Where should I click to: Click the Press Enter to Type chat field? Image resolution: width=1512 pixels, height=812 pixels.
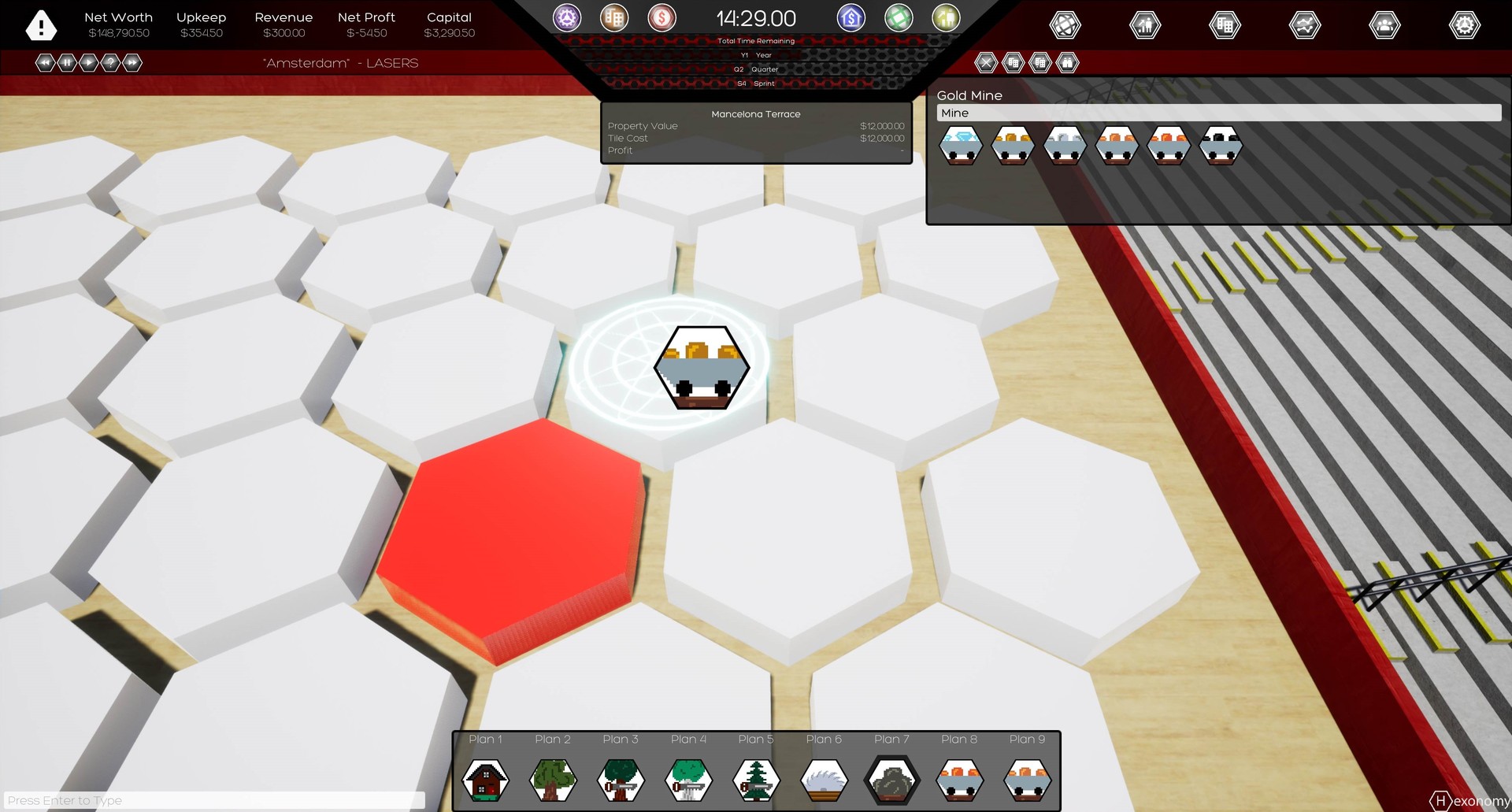209,799
